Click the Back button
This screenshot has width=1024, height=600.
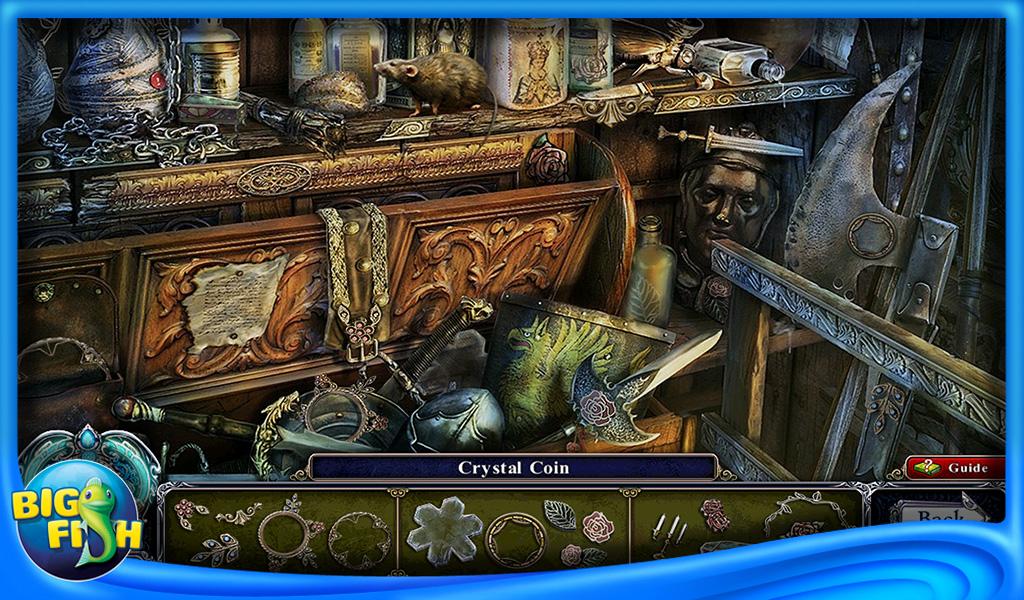pyautogui.click(x=938, y=517)
